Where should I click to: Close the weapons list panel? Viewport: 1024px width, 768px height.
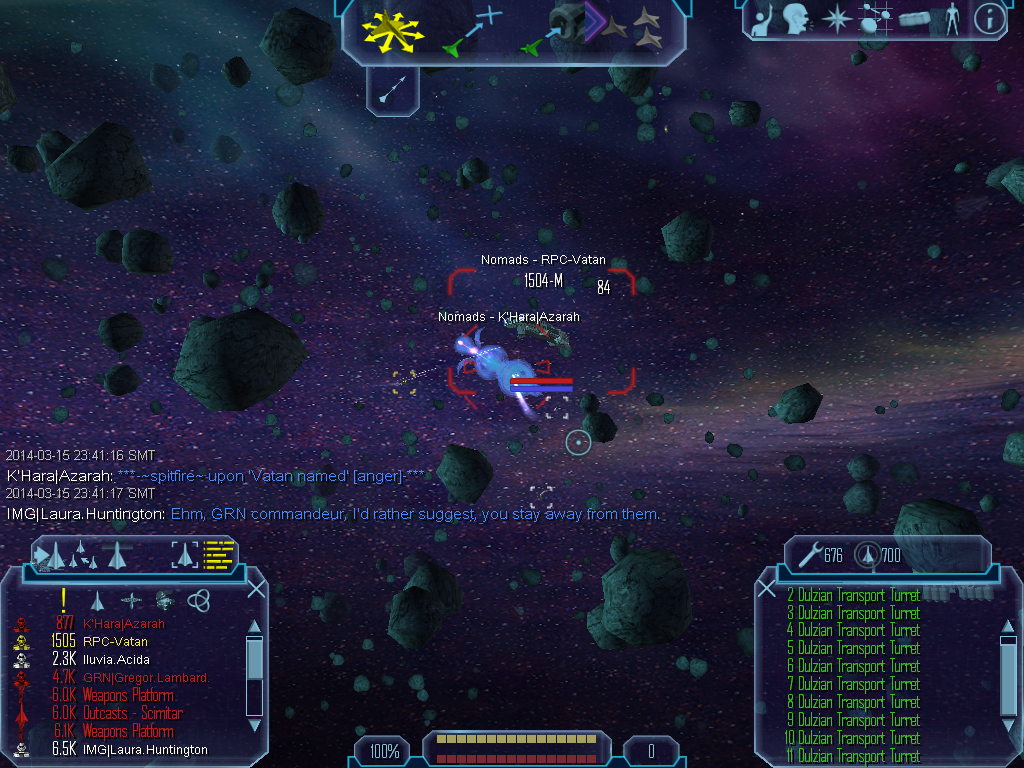[x=767, y=589]
